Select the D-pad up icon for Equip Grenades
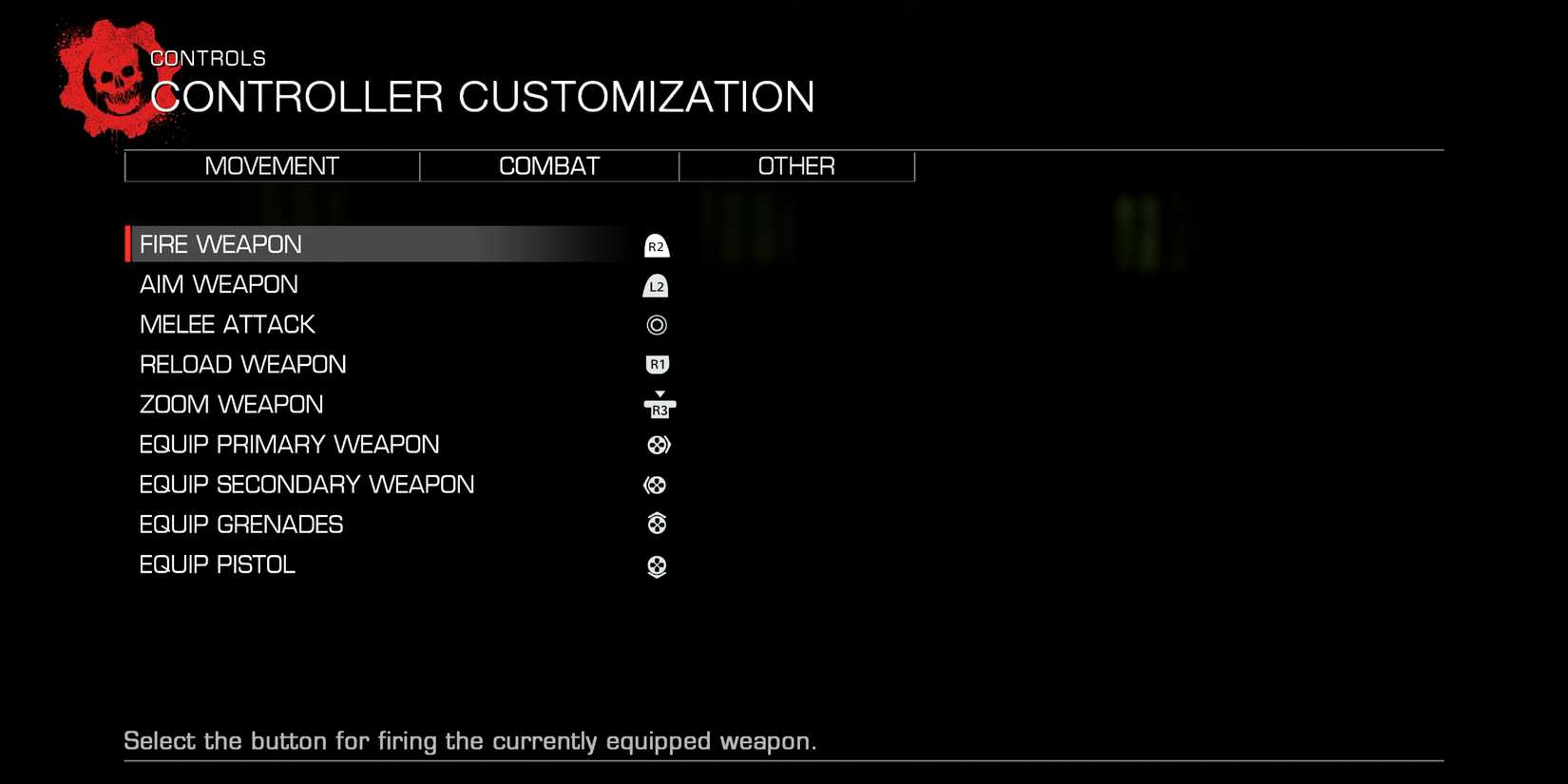The height and width of the screenshot is (784, 1568). [x=656, y=524]
